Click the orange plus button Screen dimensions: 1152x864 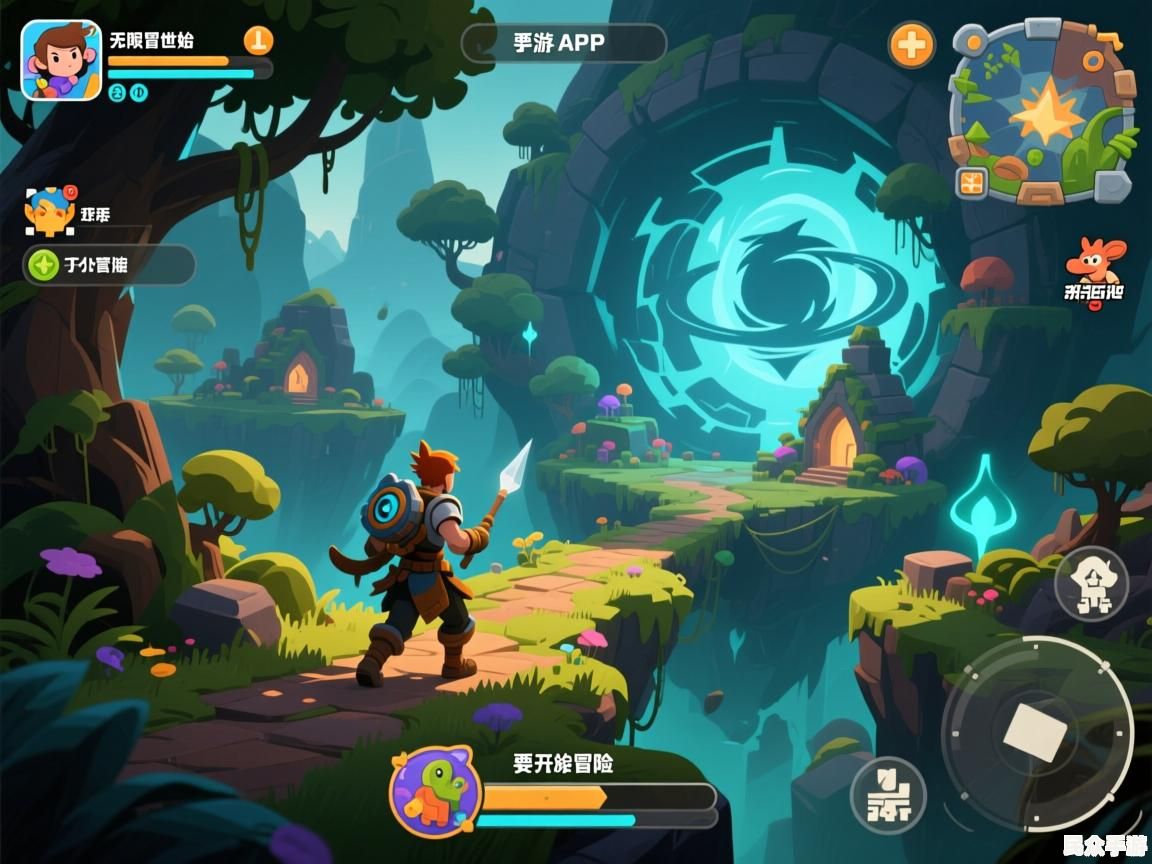coord(912,45)
